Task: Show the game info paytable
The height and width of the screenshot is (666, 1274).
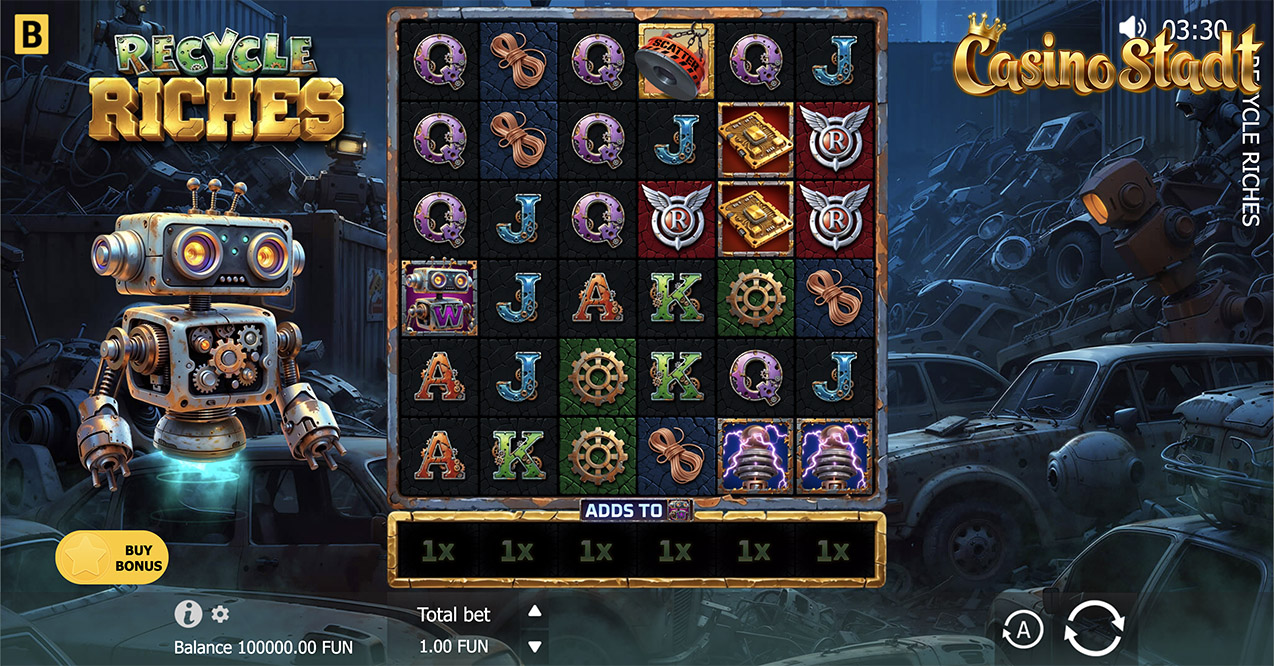Action: [187, 614]
